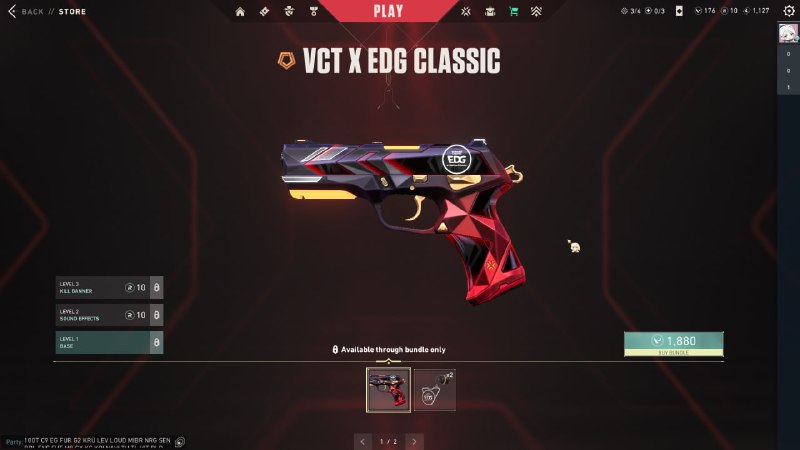The height and width of the screenshot is (450, 800).
Task: Open the settings gear icon
Action: point(788,11)
